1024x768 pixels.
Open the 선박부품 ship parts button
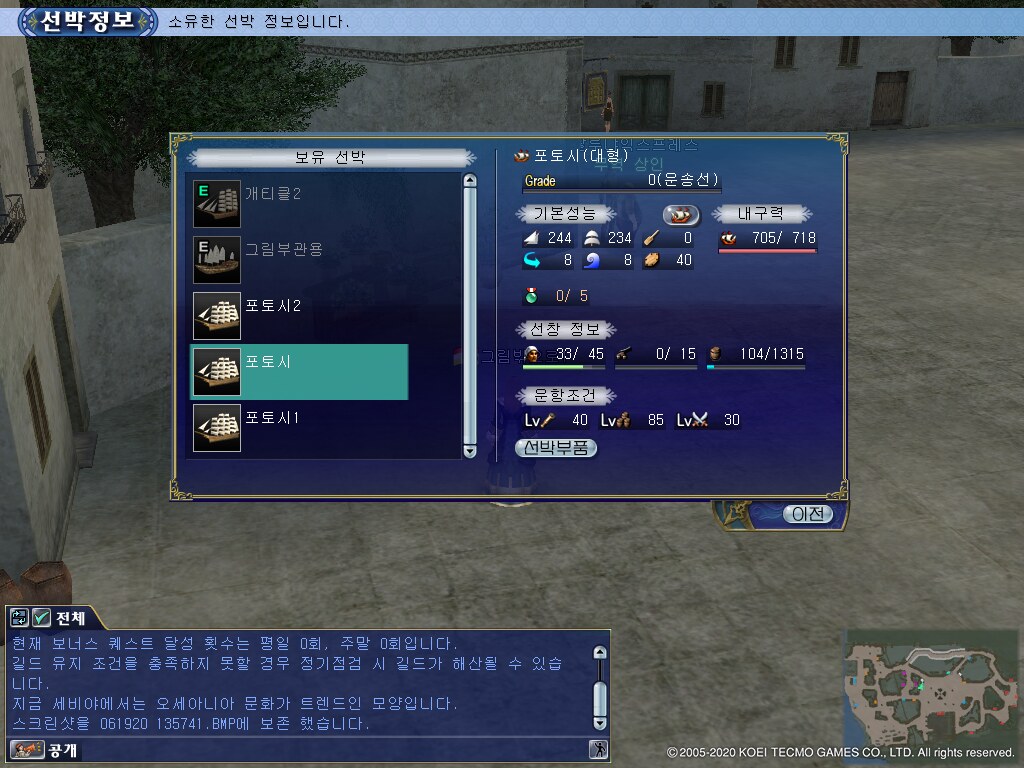pyautogui.click(x=556, y=448)
